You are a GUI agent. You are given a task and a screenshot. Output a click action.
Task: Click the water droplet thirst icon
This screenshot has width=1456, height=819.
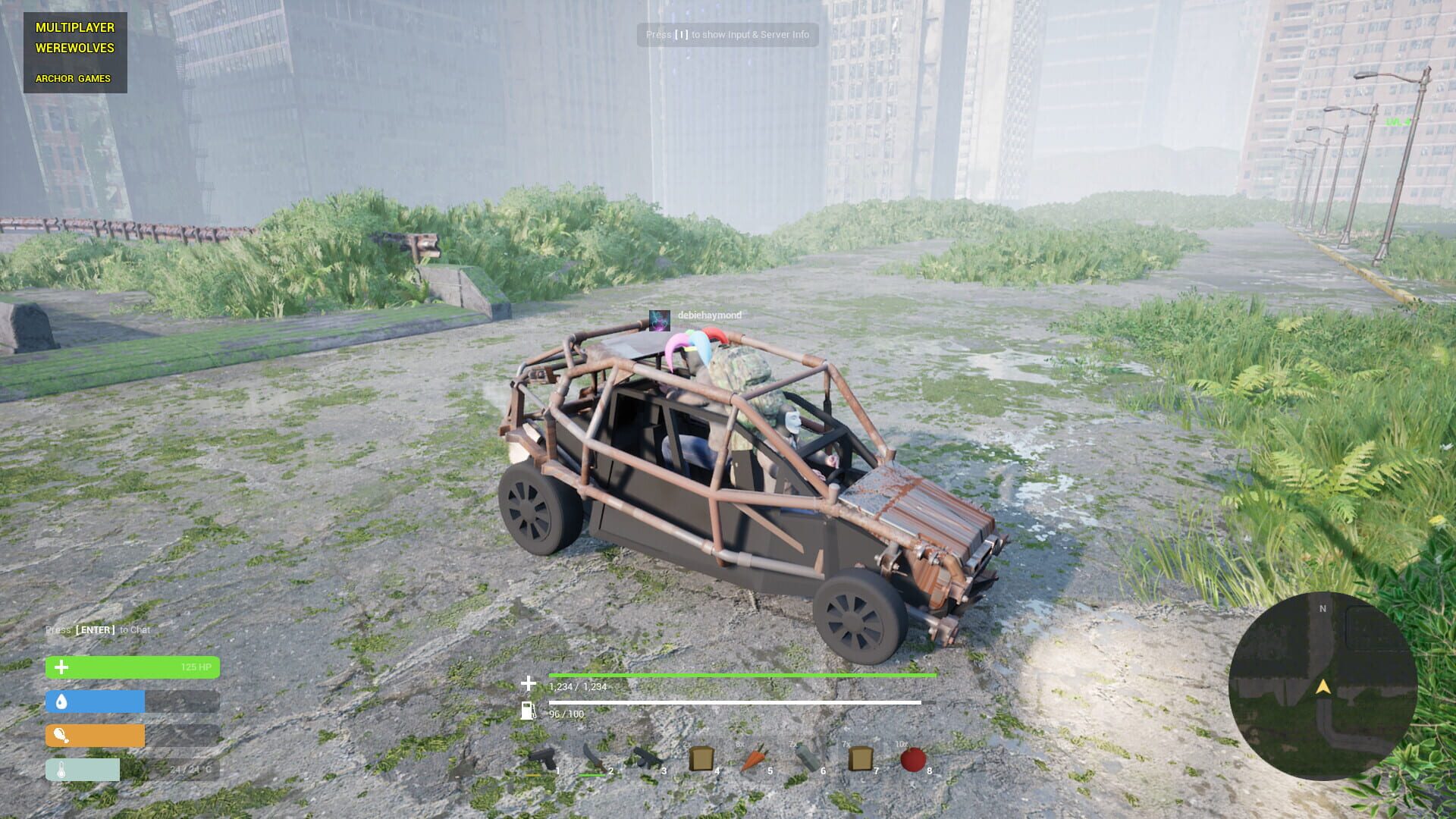(x=60, y=701)
